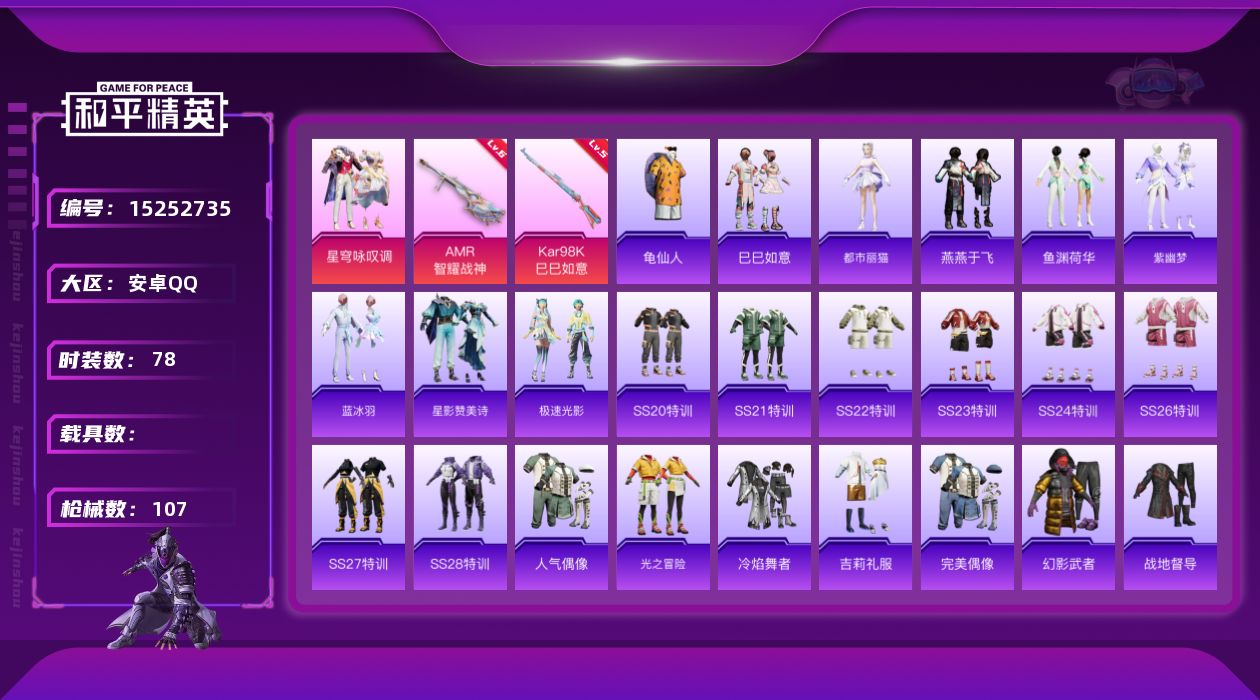1260x700 pixels.
Task: Select the SS27特训 outfit card
Action: tap(358, 517)
